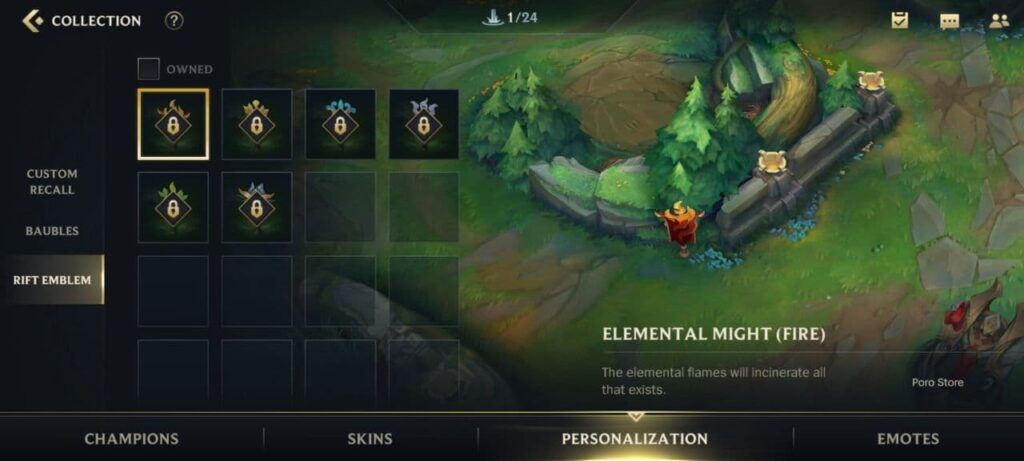Image resolution: width=1024 pixels, height=461 pixels.
Task: Open the question mark help icon
Action: 174,20
